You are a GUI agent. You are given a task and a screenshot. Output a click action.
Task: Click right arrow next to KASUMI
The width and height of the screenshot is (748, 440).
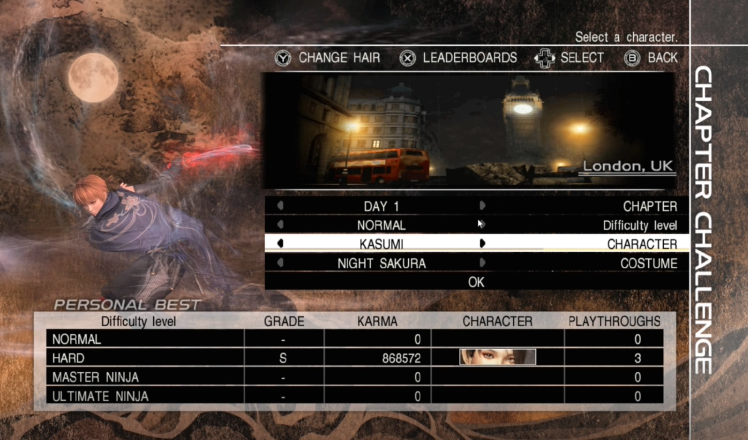(x=482, y=243)
